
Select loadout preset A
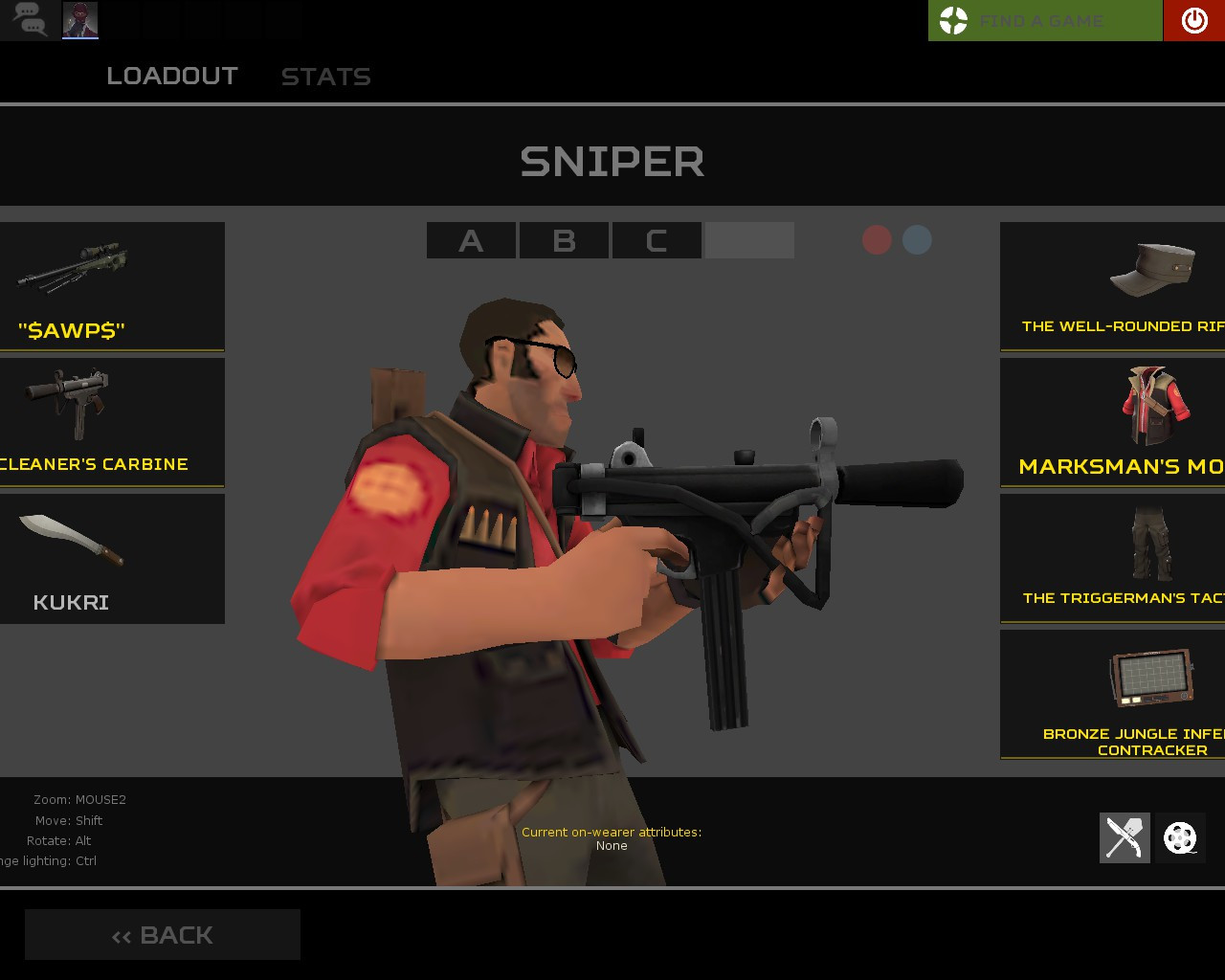click(470, 240)
